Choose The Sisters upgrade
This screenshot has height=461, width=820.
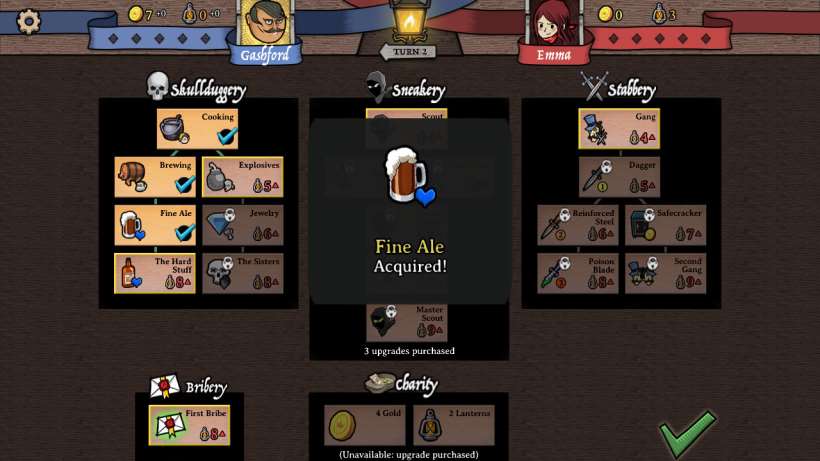pyautogui.click(x=243, y=273)
